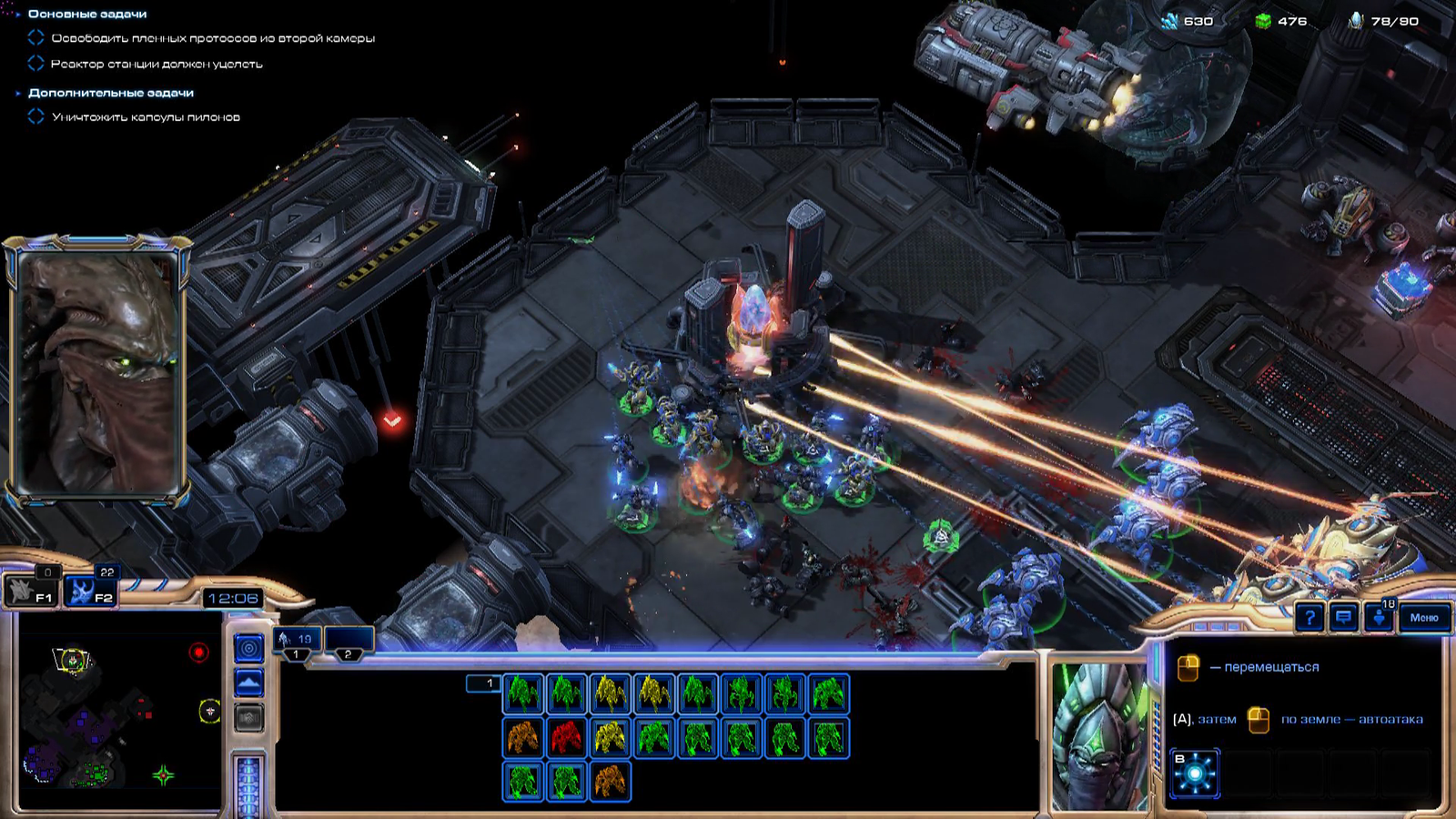Viewport: 1456px width, 819px height.
Task: Select control group 1 tab
Action: pos(298,642)
